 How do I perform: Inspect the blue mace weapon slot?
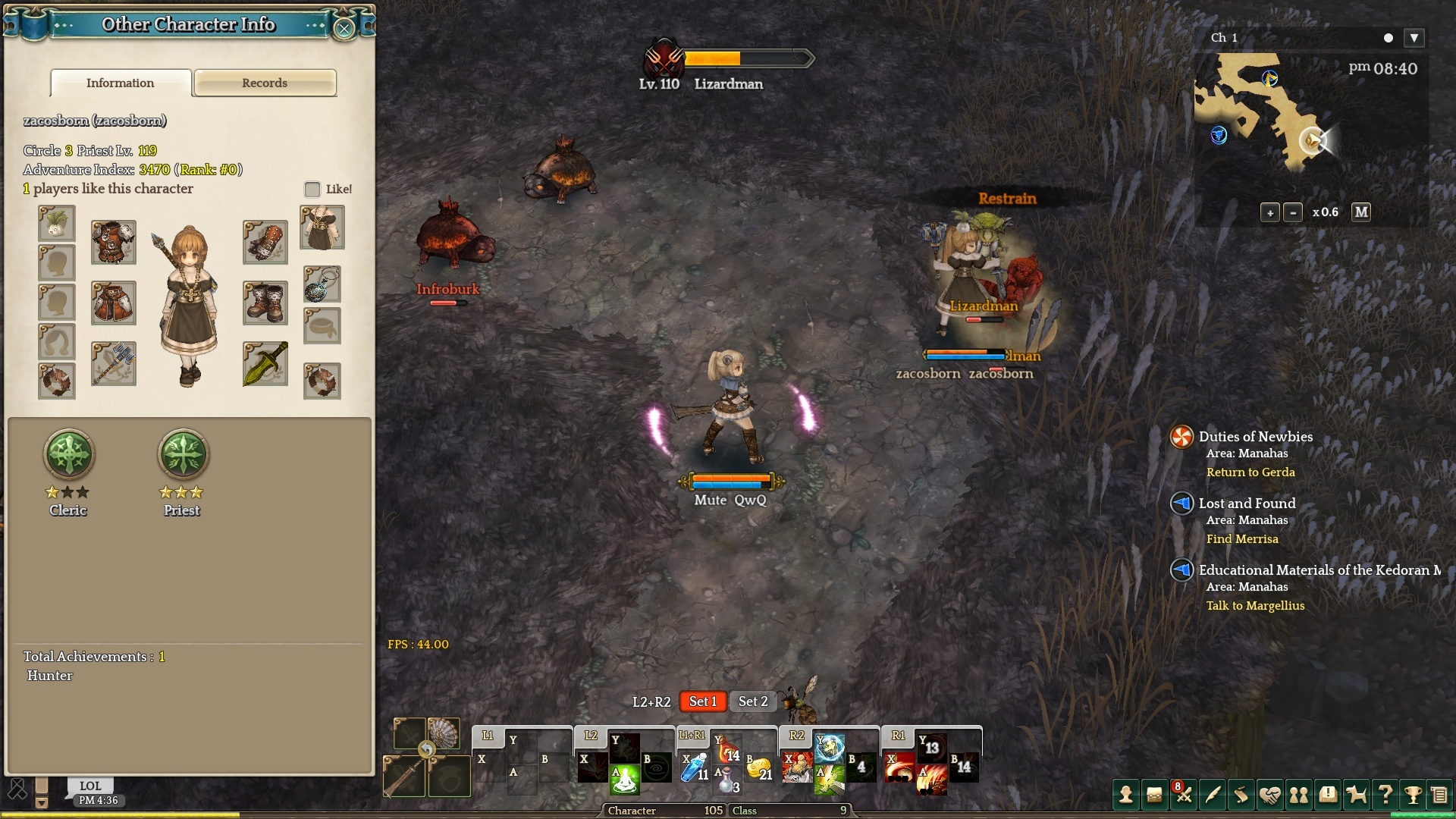pyautogui.click(x=114, y=363)
